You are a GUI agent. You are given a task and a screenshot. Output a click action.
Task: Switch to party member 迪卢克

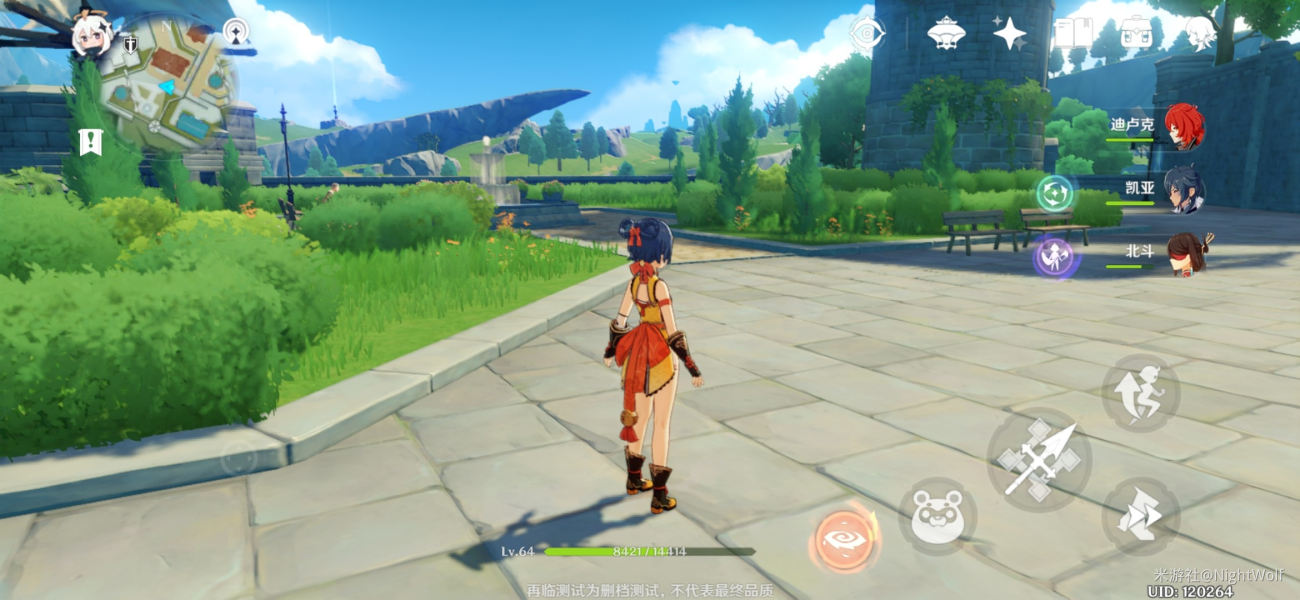1182,127
